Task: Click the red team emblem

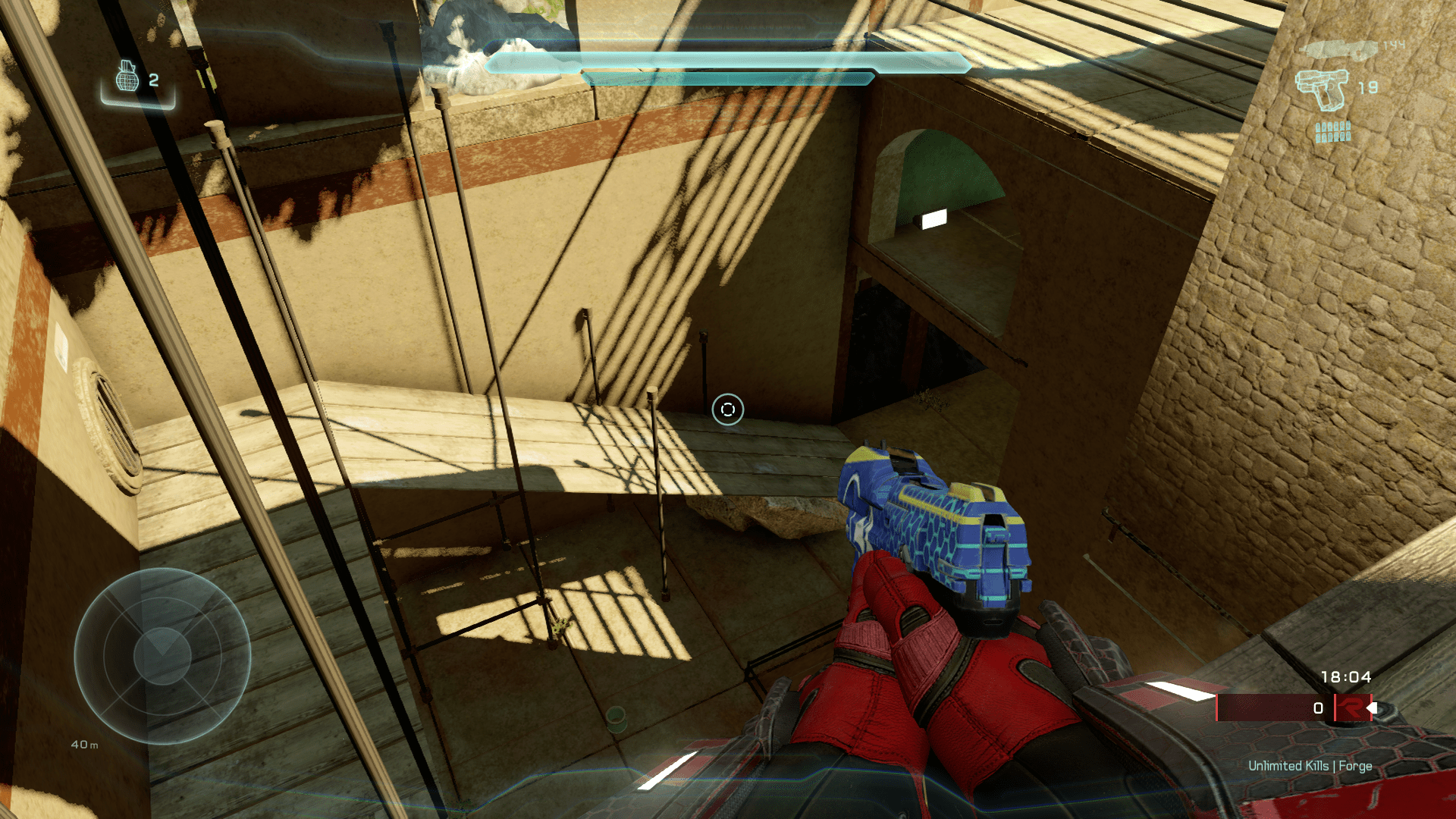Action: pyautogui.click(x=1351, y=708)
